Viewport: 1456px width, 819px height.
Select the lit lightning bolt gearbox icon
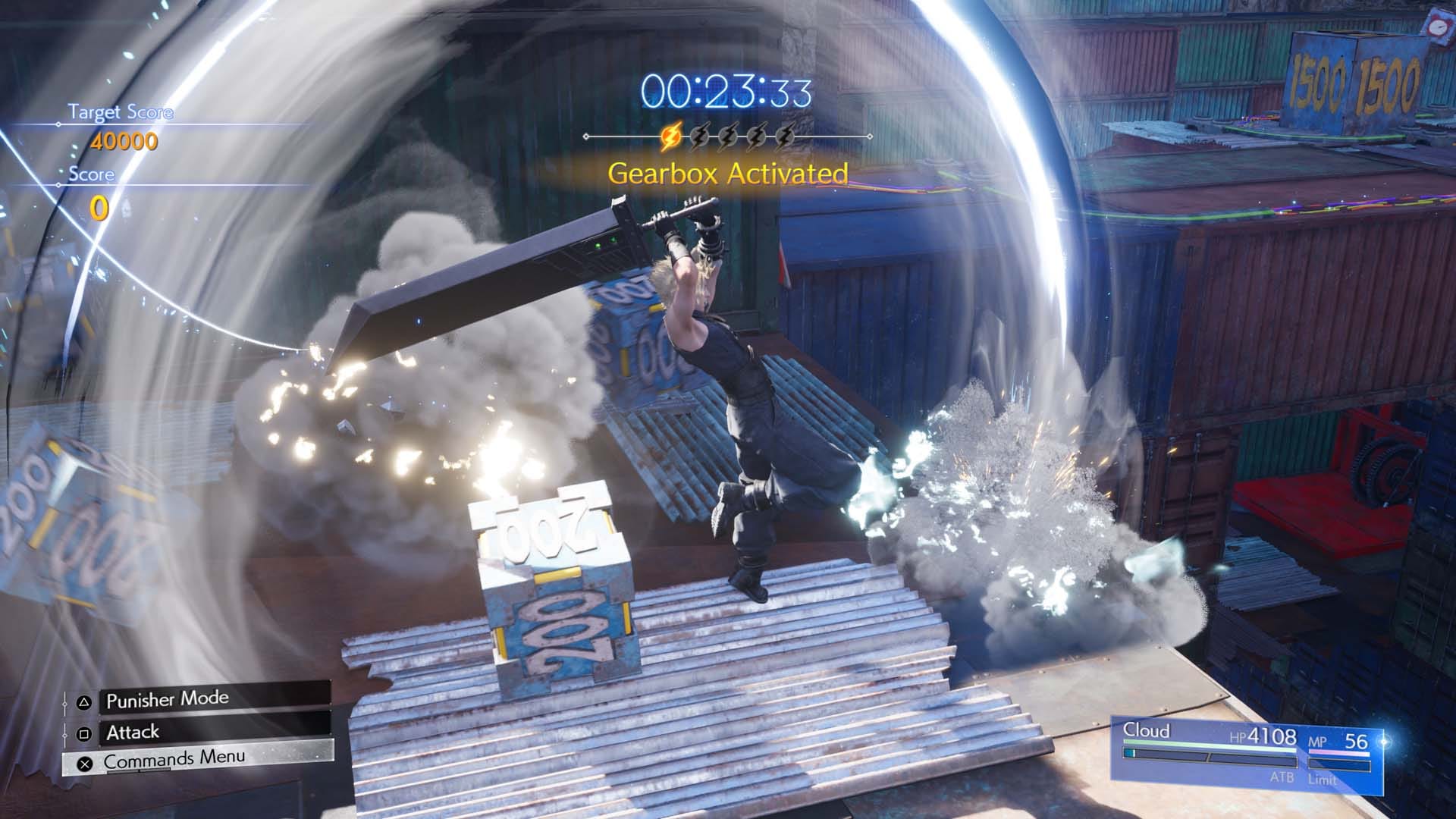pyautogui.click(x=672, y=135)
